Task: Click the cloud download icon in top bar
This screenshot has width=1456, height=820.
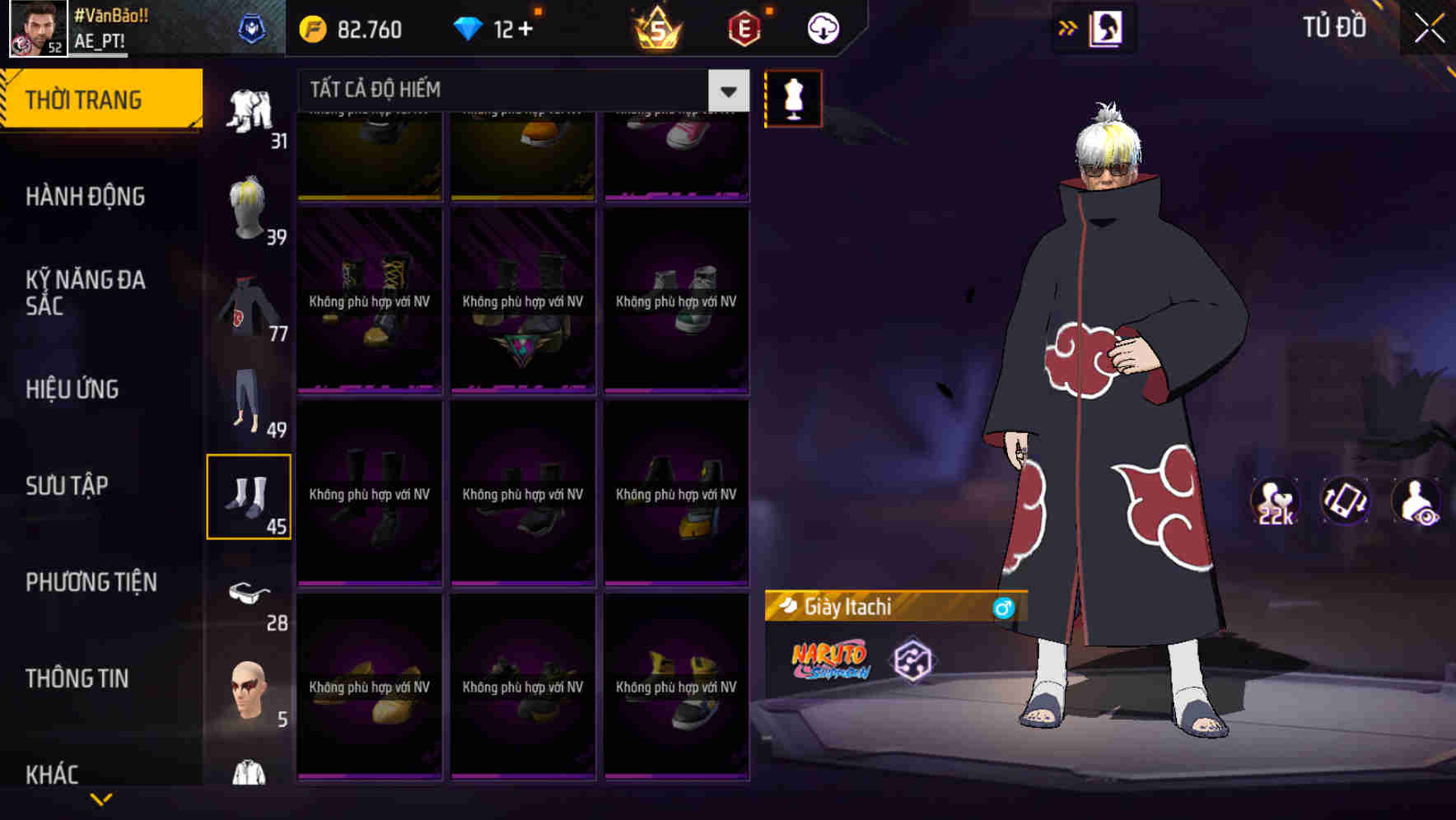Action: (x=822, y=27)
